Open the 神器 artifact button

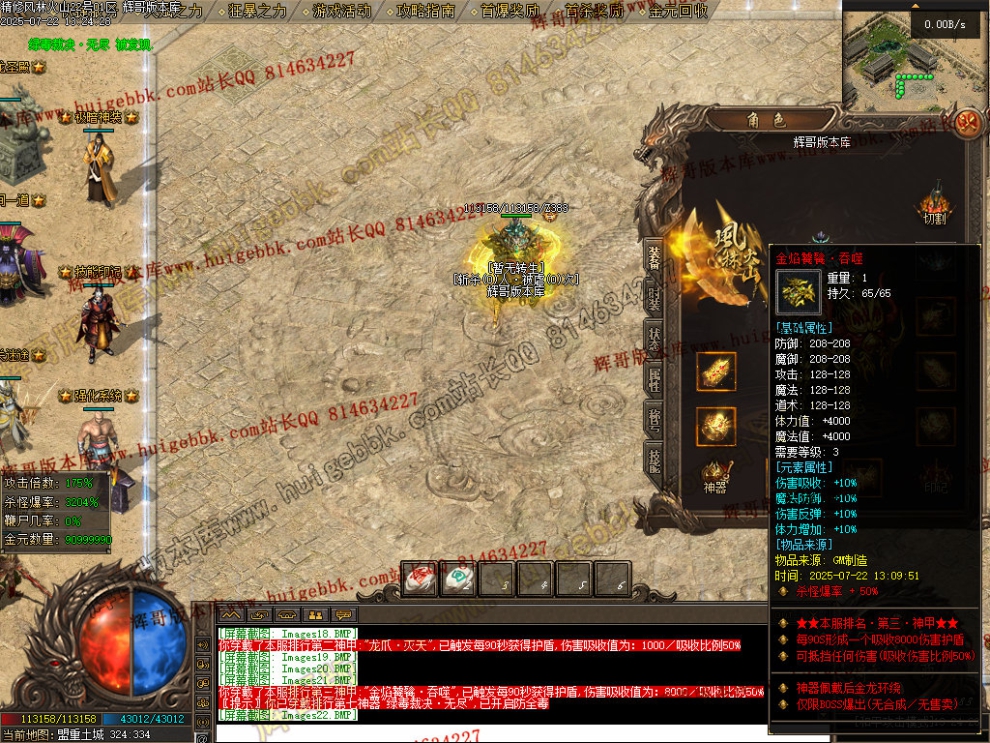point(715,474)
